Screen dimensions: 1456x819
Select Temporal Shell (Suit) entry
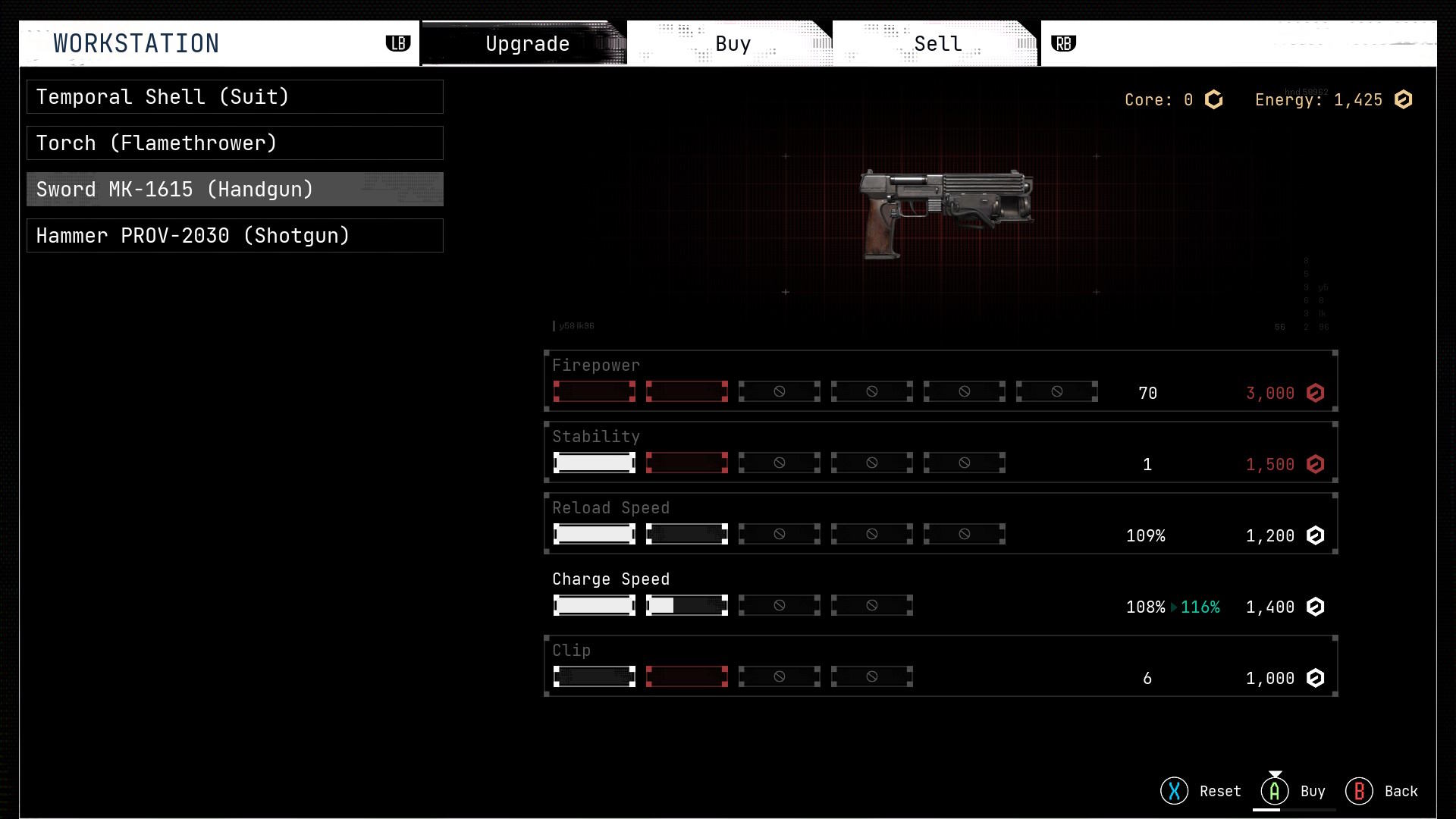tap(234, 97)
